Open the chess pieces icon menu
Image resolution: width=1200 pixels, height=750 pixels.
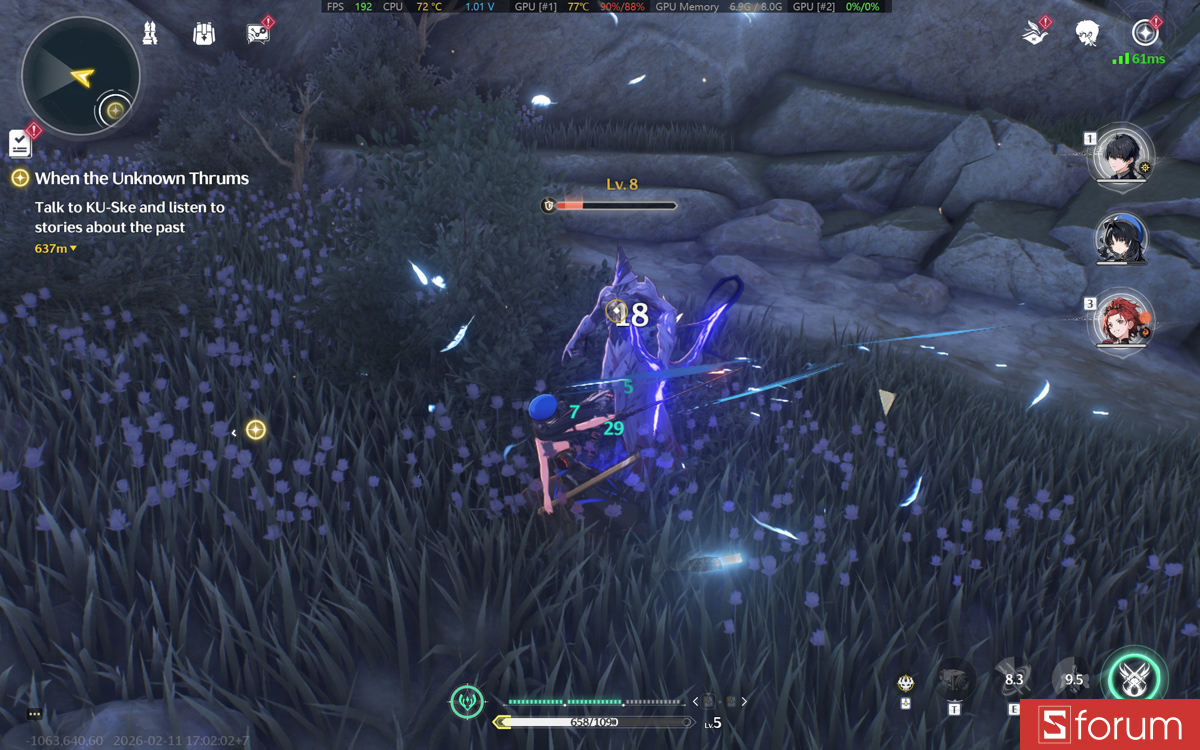point(150,33)
